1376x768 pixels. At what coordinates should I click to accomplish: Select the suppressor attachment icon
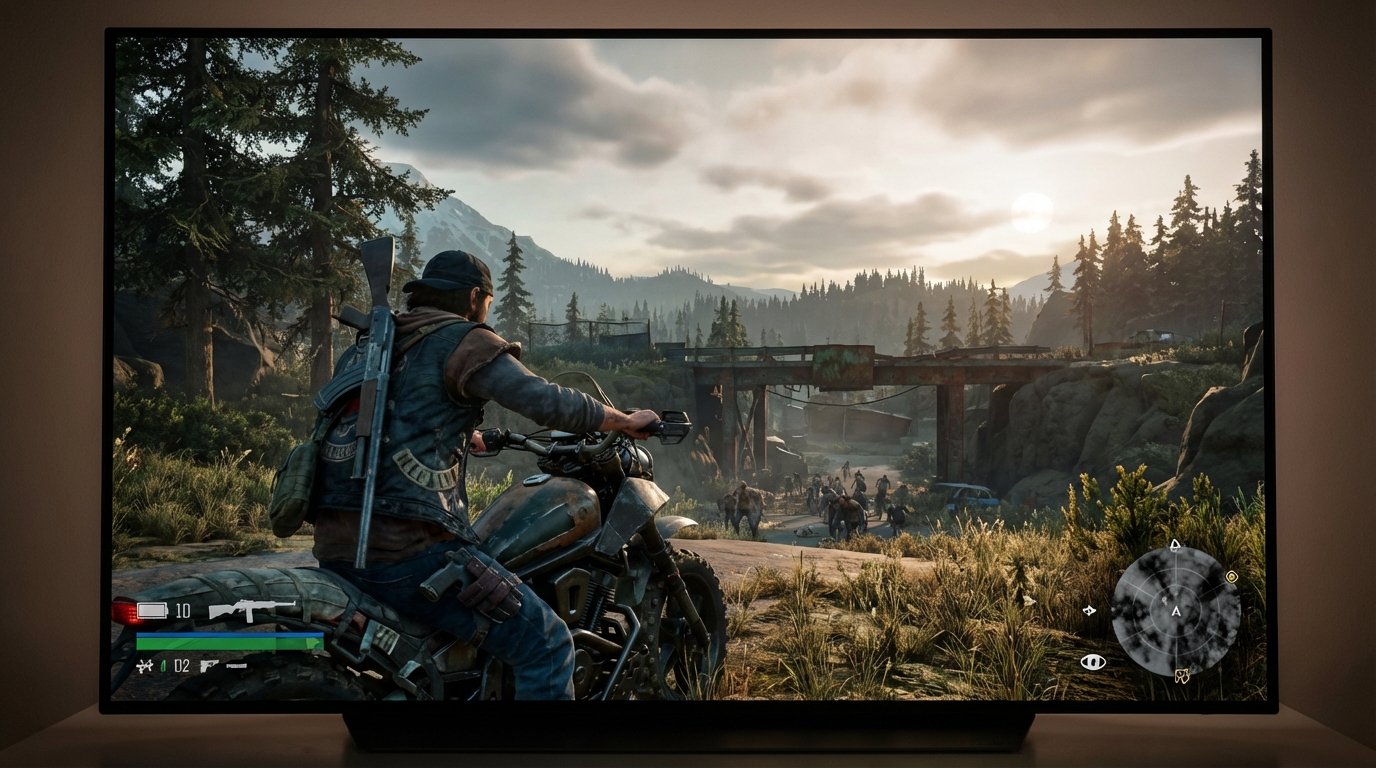click(x=235, y=665)
